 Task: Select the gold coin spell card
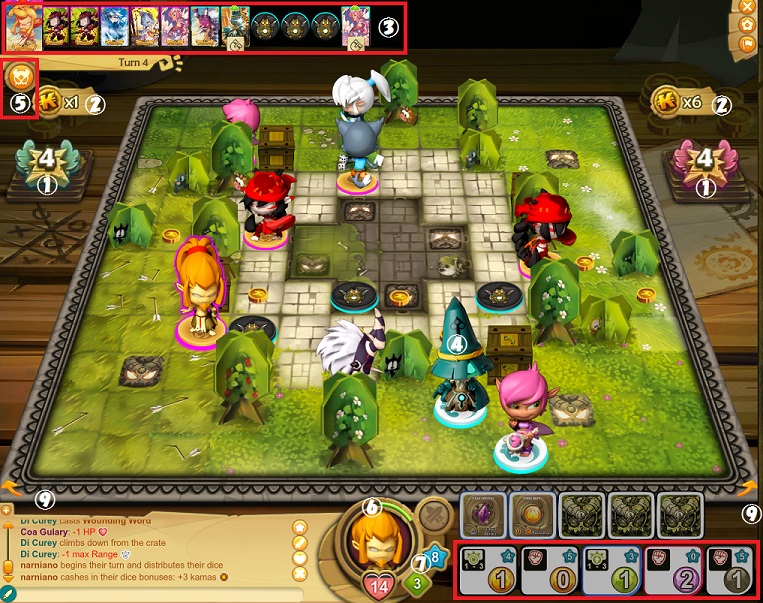pyautogui.click(x=531, y=516)
